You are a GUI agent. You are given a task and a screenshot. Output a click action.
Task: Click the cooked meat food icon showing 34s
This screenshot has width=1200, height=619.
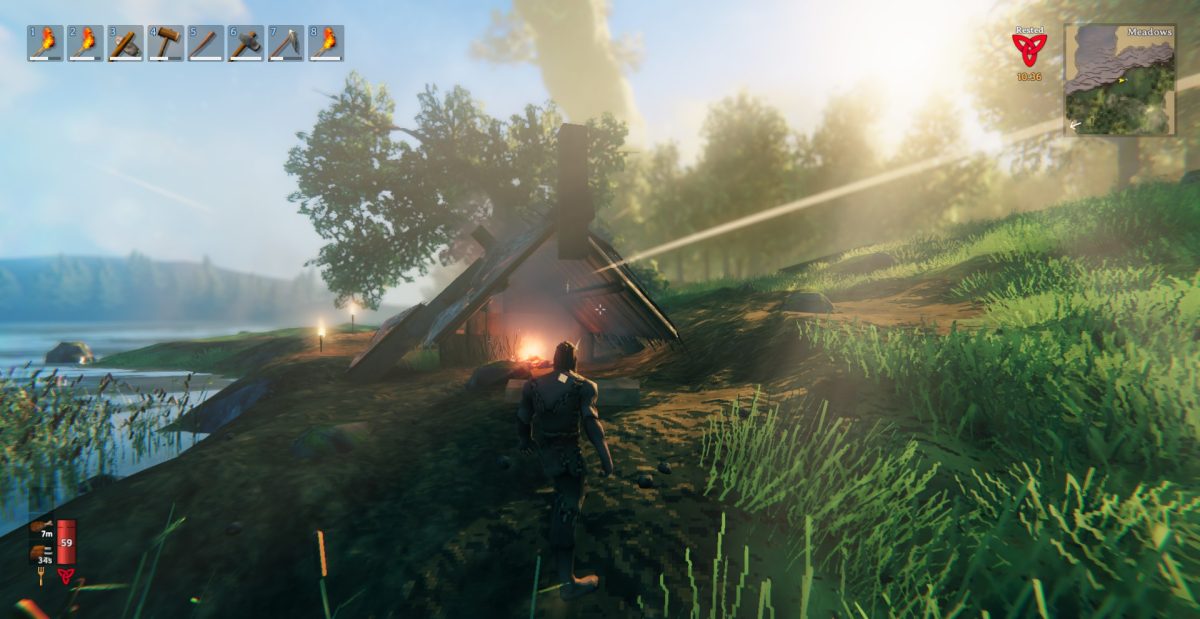40,551
